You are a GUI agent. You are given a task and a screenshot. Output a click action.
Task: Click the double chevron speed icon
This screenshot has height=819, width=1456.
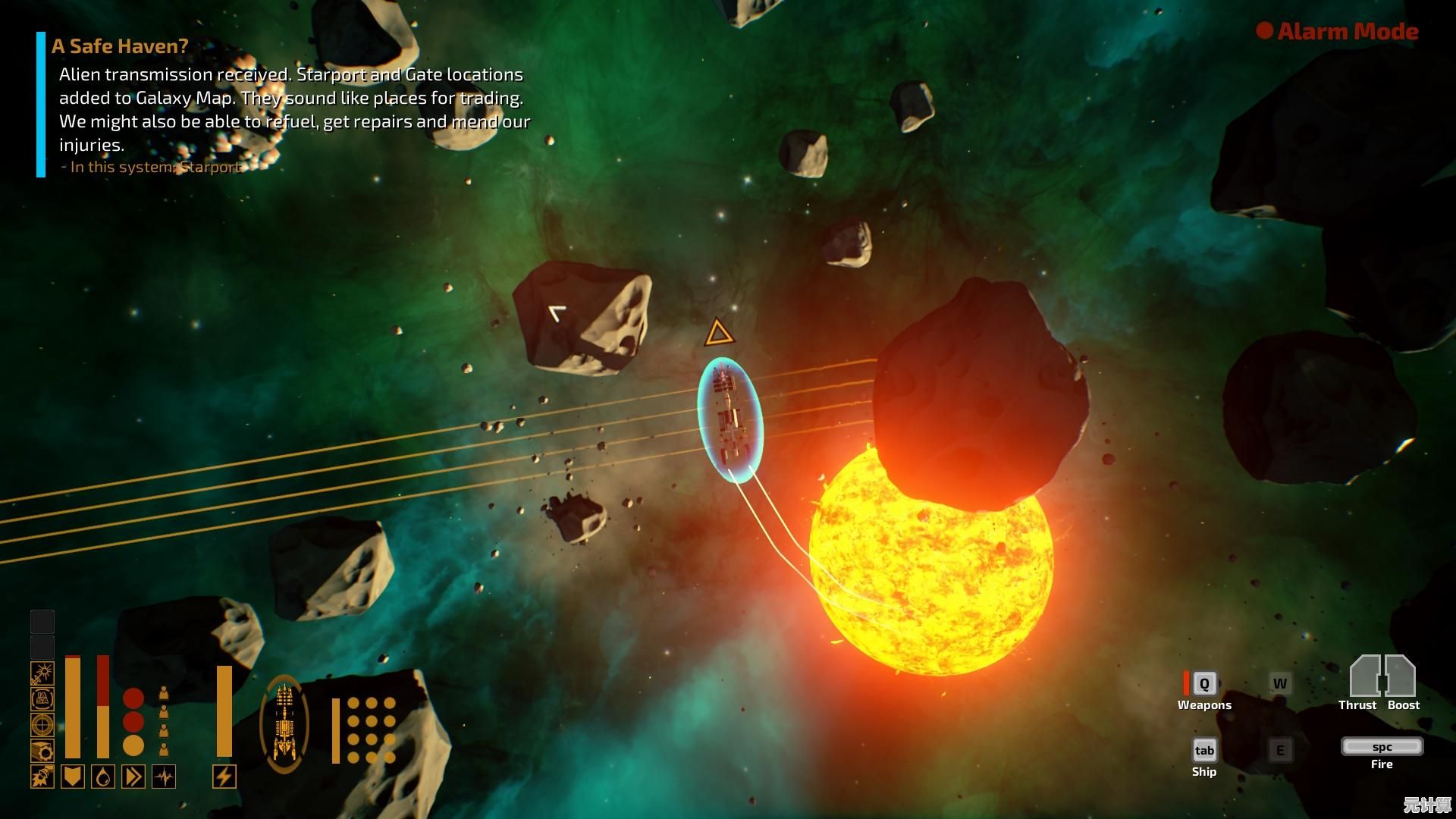click(133, 777)
